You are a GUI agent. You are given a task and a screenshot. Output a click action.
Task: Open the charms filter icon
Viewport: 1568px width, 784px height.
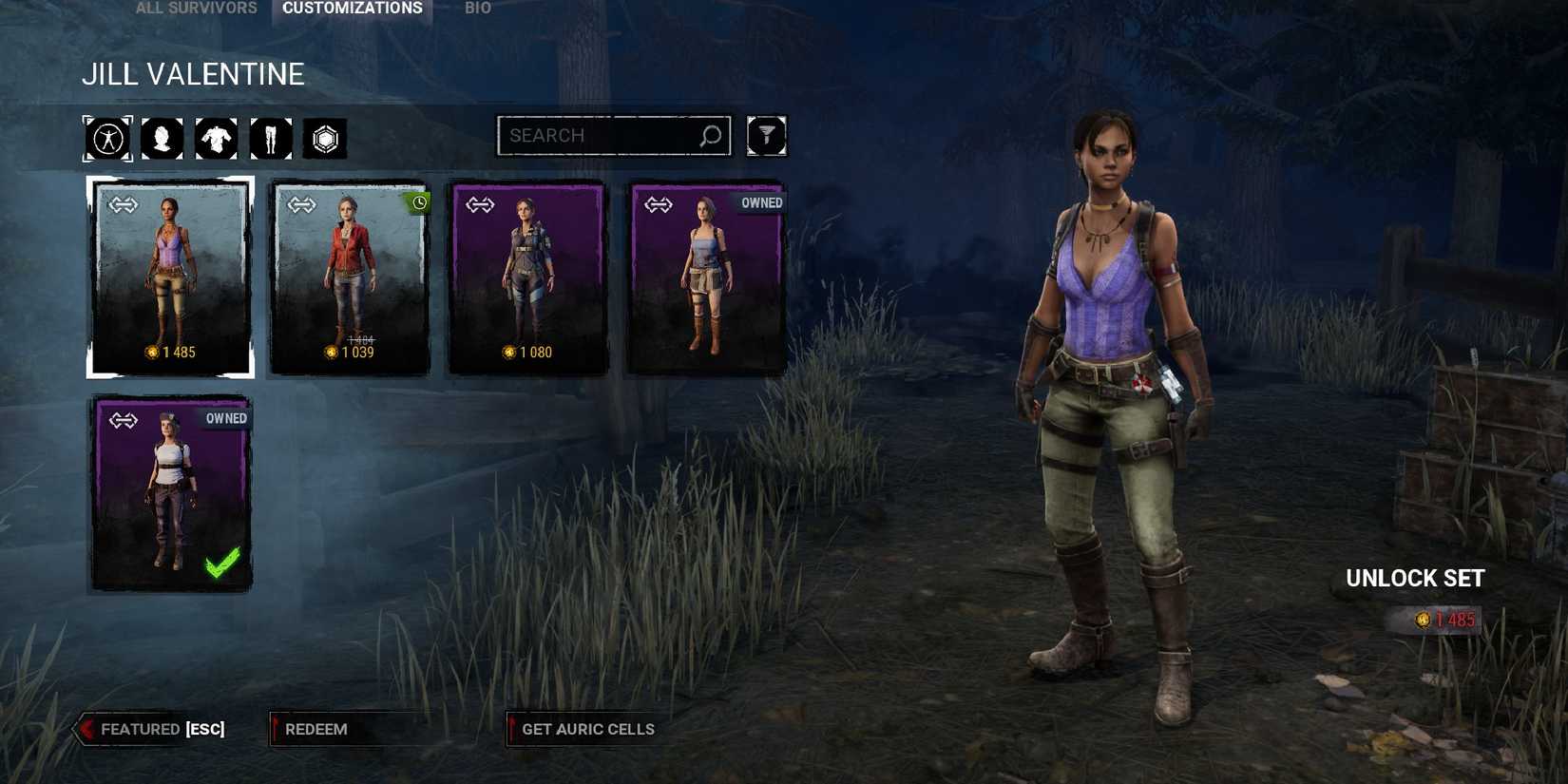tap(325, 138)
